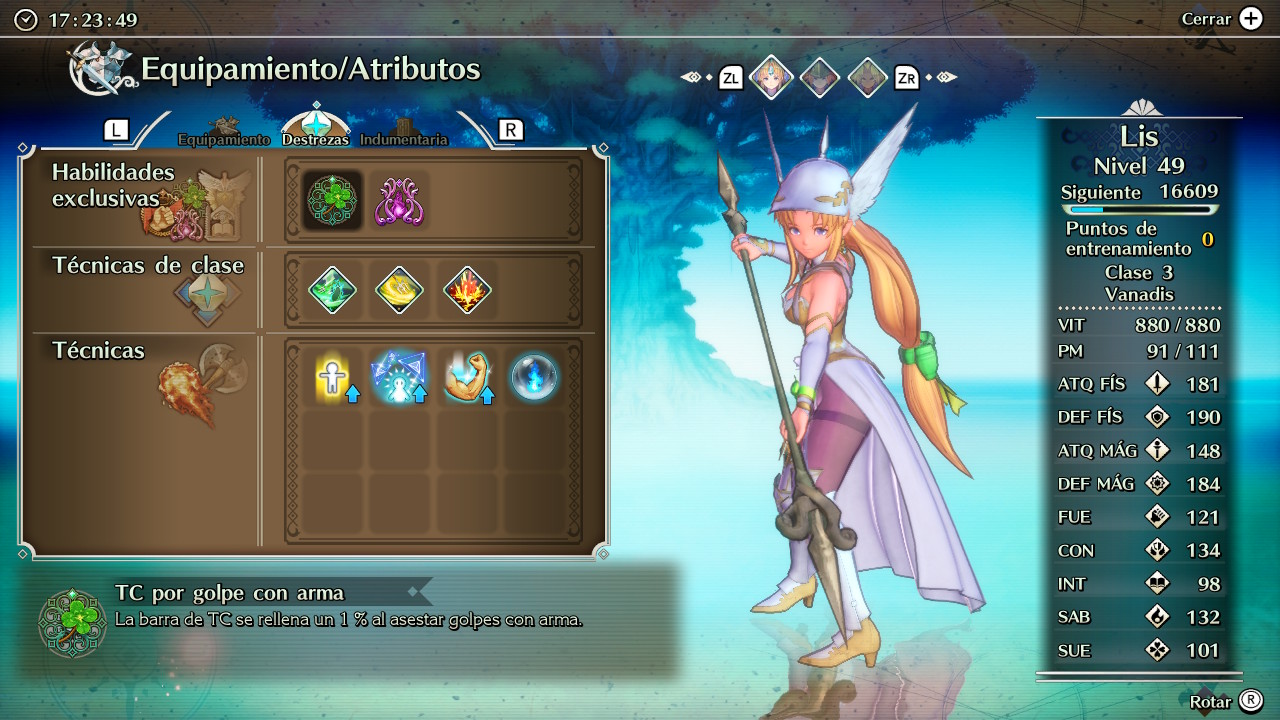Pick the yellow spear class technique
Image resolution: width=1280 pixels, height=720 pixels.
click(x=399, y=290)
